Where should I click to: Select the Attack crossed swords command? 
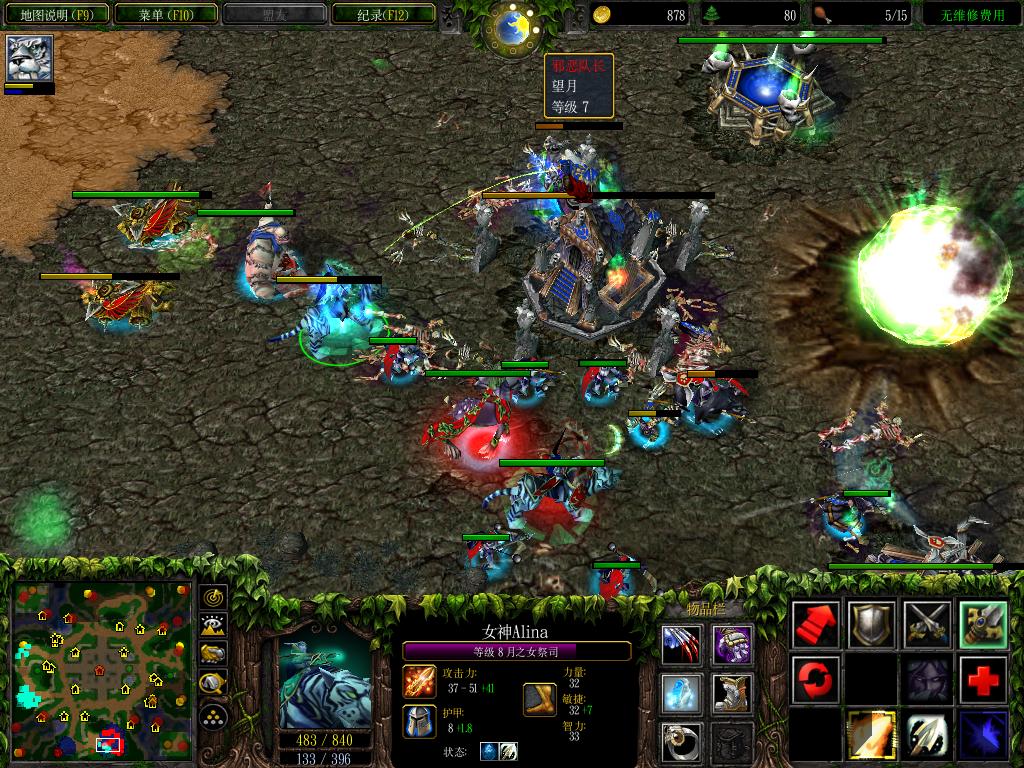point(927,625)
